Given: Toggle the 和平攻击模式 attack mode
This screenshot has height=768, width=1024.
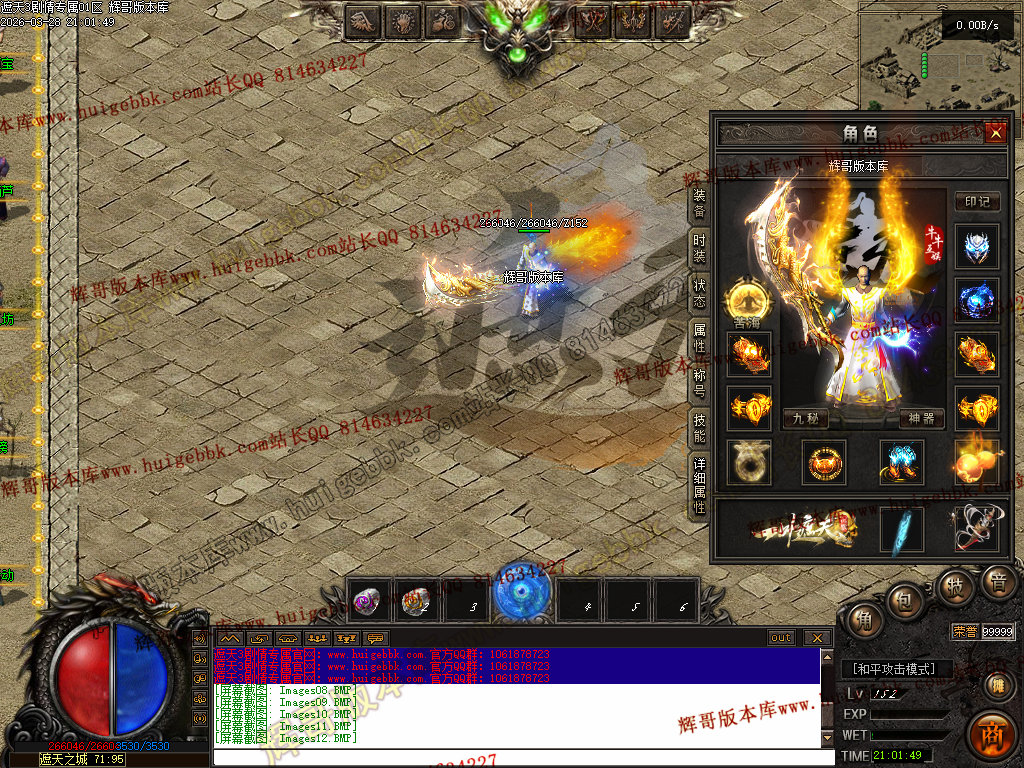Looking at the screenshot, I should [x=895, y=669].
